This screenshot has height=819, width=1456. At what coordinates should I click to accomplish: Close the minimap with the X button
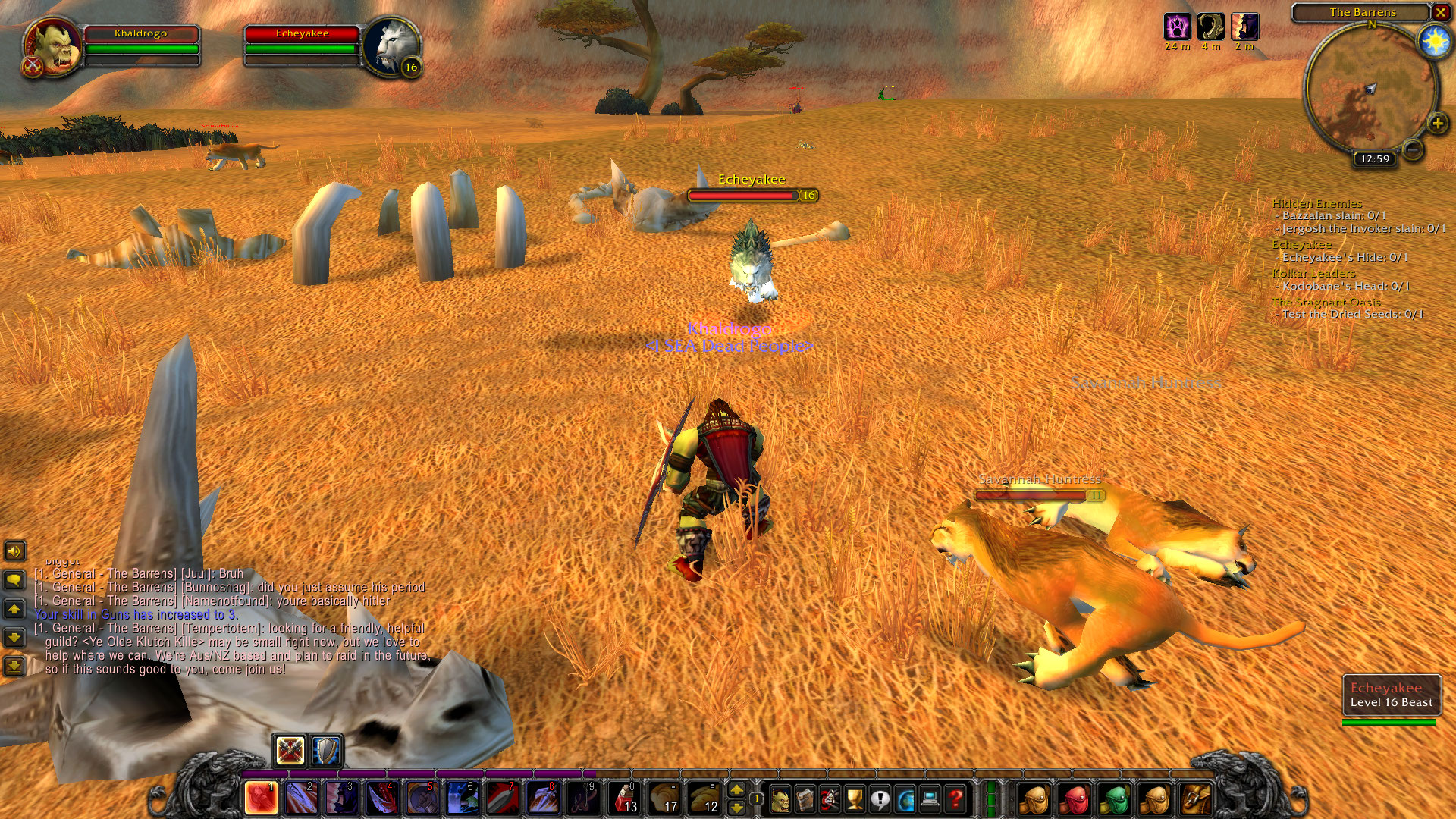[1441, 12]
